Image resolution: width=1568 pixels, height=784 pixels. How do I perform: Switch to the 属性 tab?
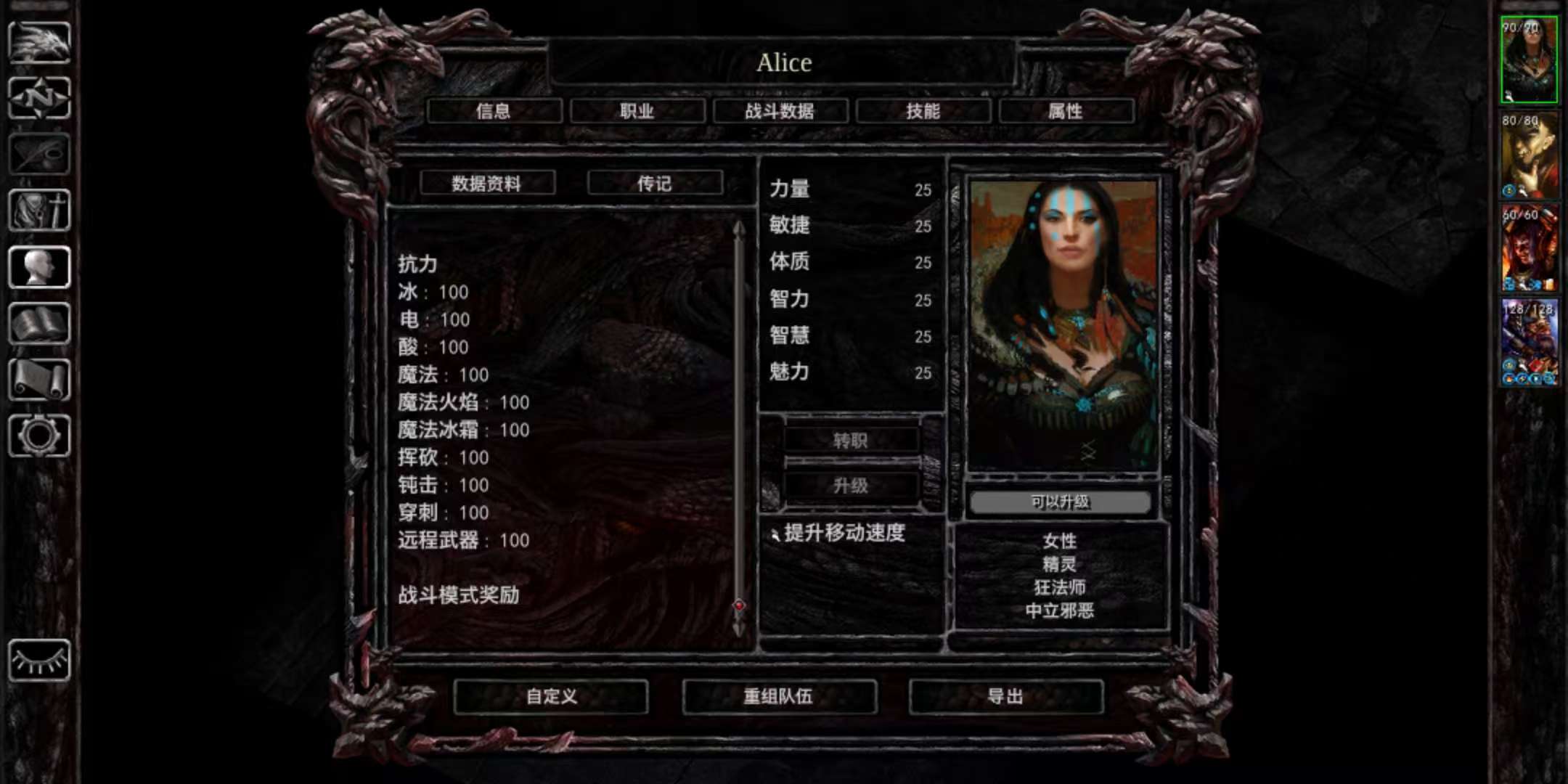click(1066, 110)
